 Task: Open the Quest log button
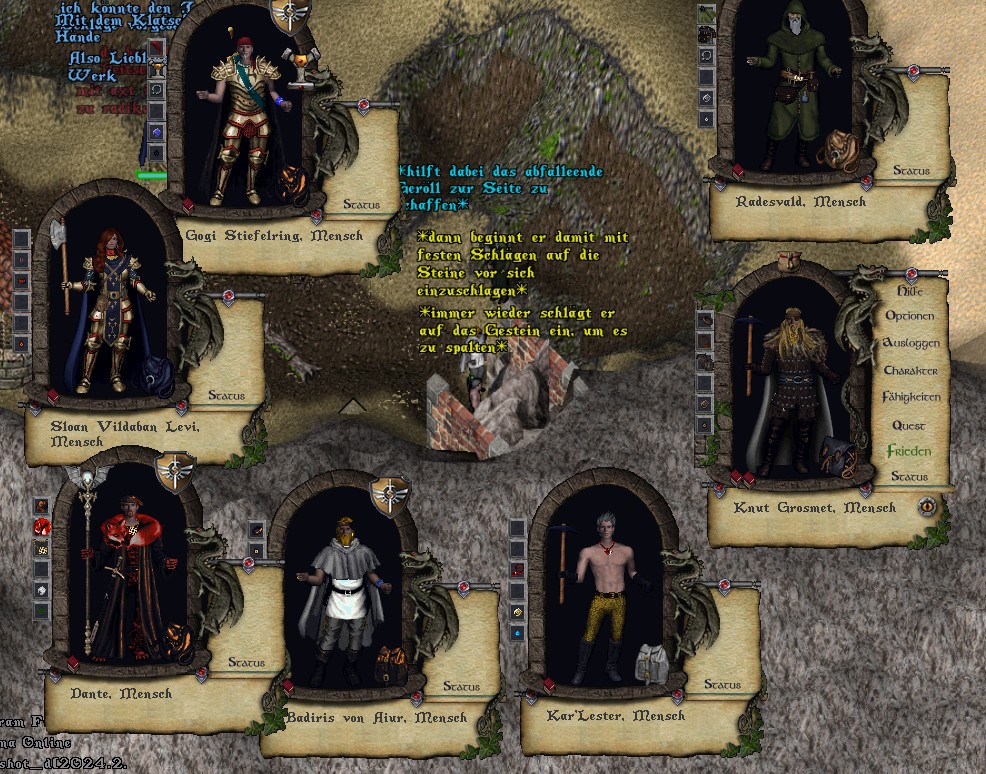[909, 425]
